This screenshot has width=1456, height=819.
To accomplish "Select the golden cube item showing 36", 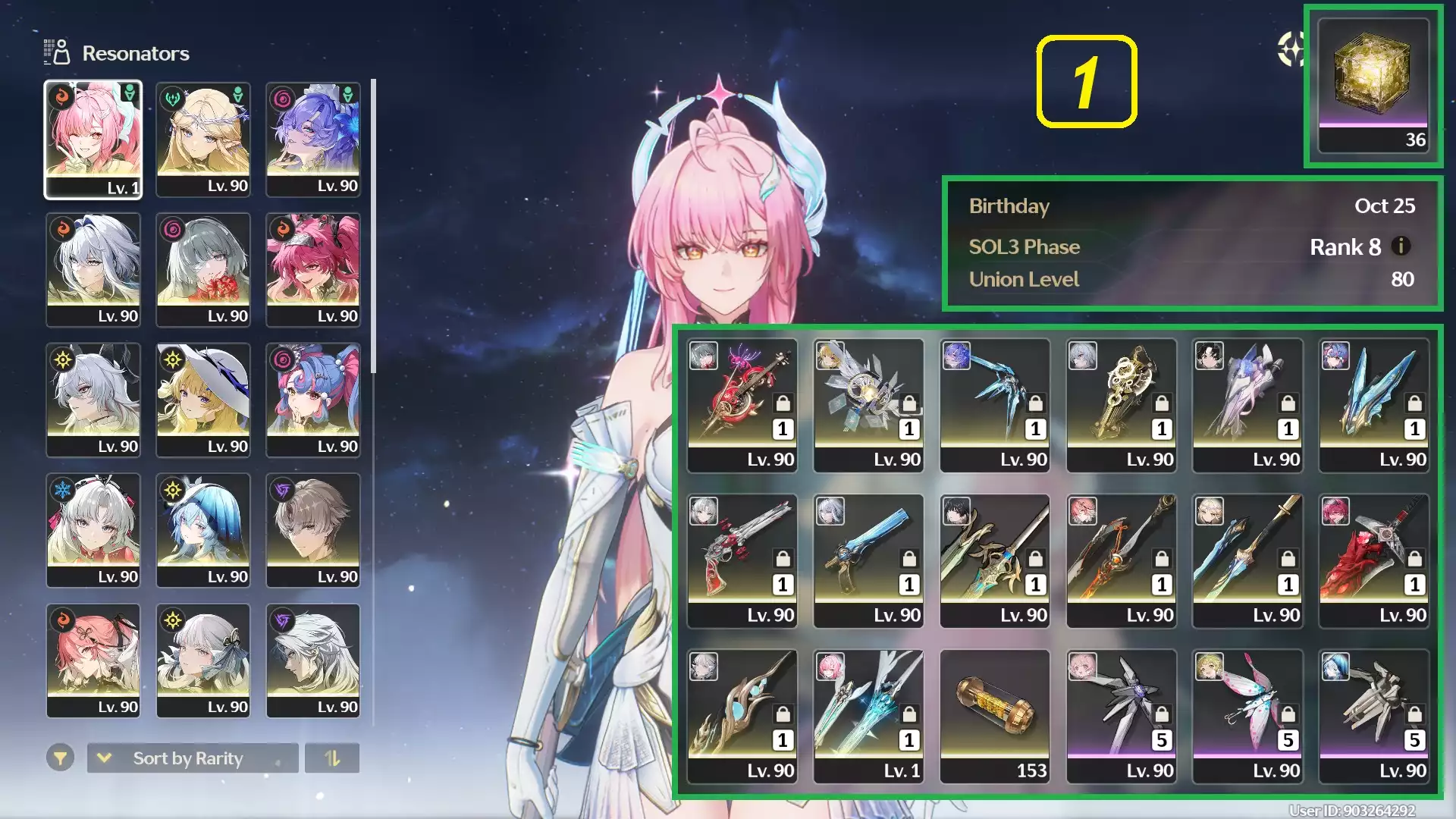I will pyautogui.click(x=1373, y=85).
